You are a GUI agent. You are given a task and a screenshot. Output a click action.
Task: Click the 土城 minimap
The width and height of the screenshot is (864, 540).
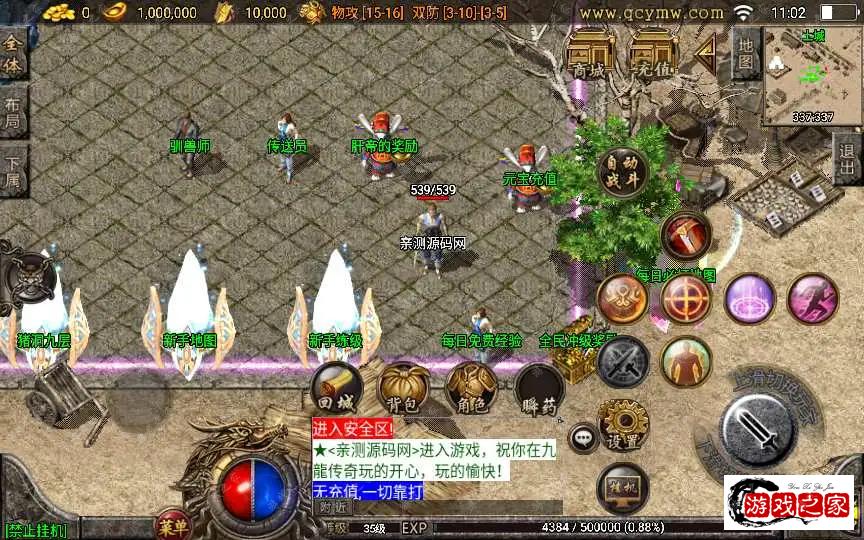pyautogui.click(x=811, y=75)
